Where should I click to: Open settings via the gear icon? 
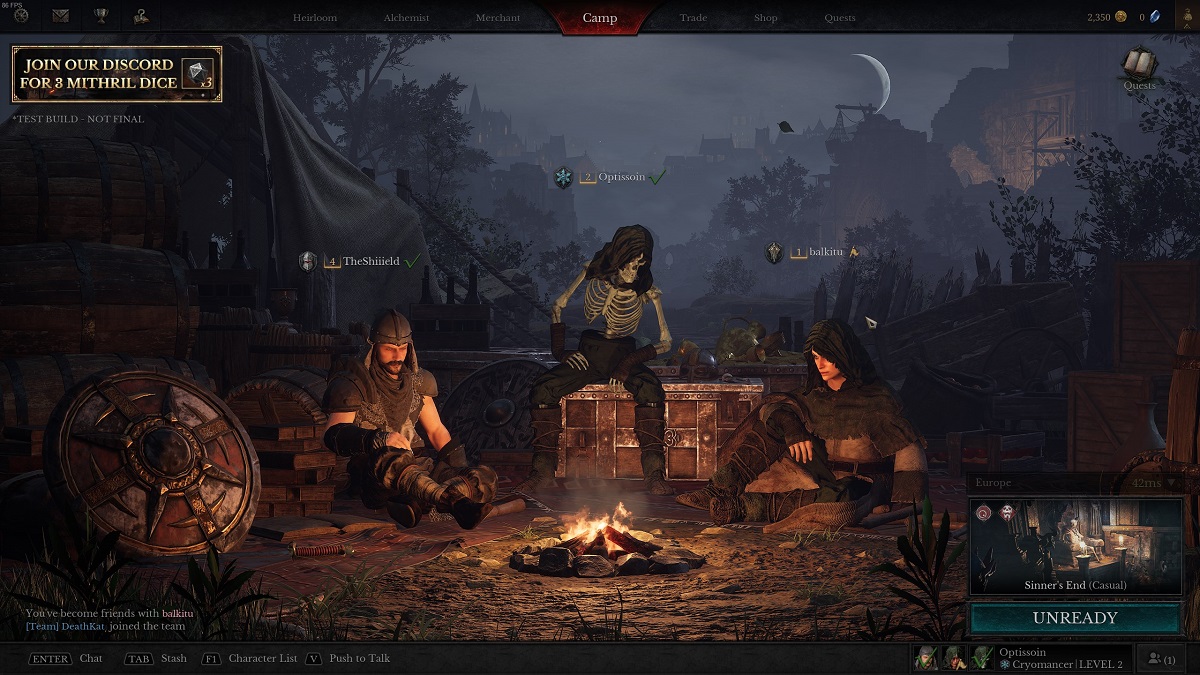(21, 16)
